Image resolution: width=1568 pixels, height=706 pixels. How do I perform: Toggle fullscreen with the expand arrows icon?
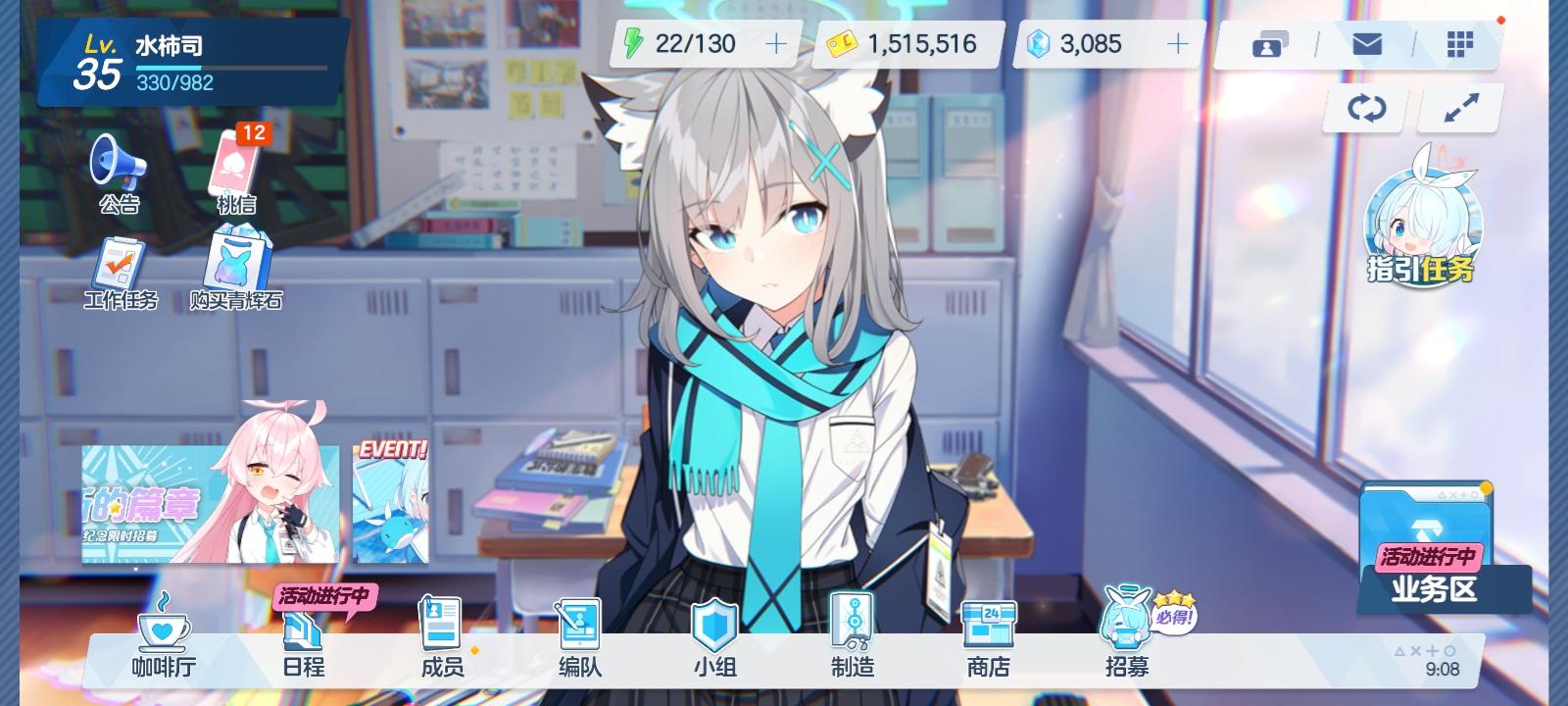tap(1459, 108)
